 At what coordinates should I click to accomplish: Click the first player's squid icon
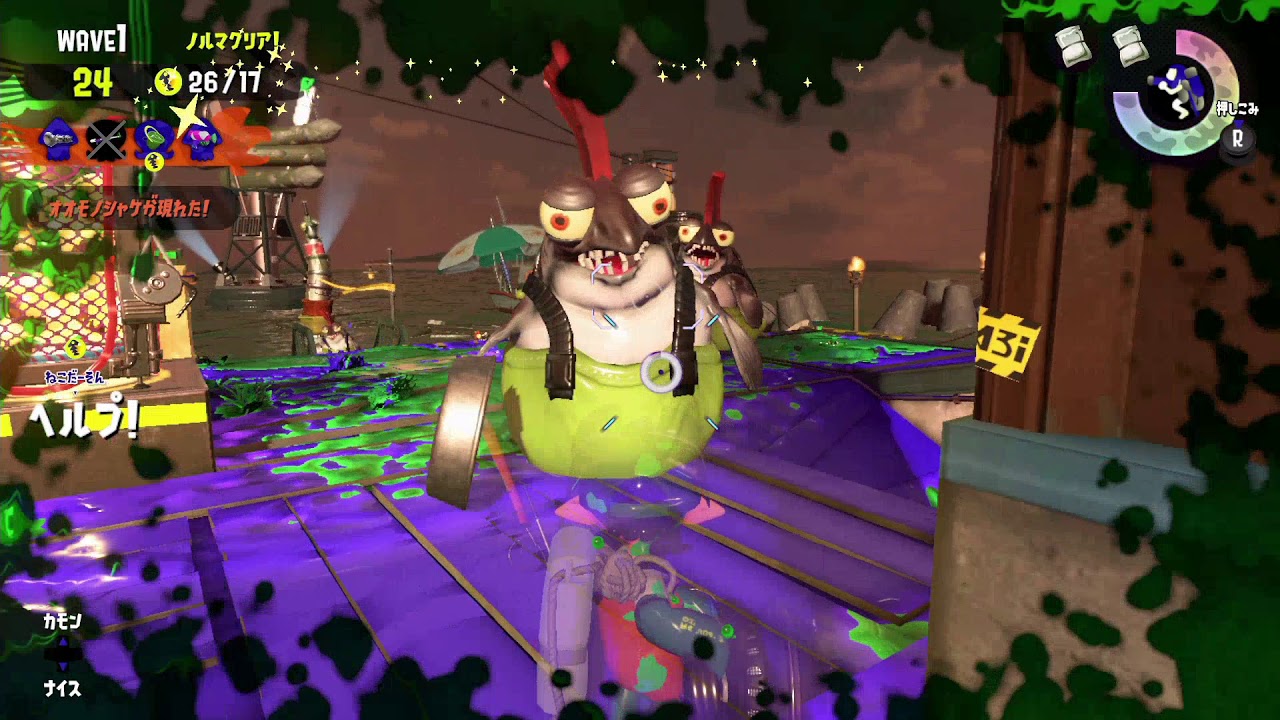click(x=60, y=140)
